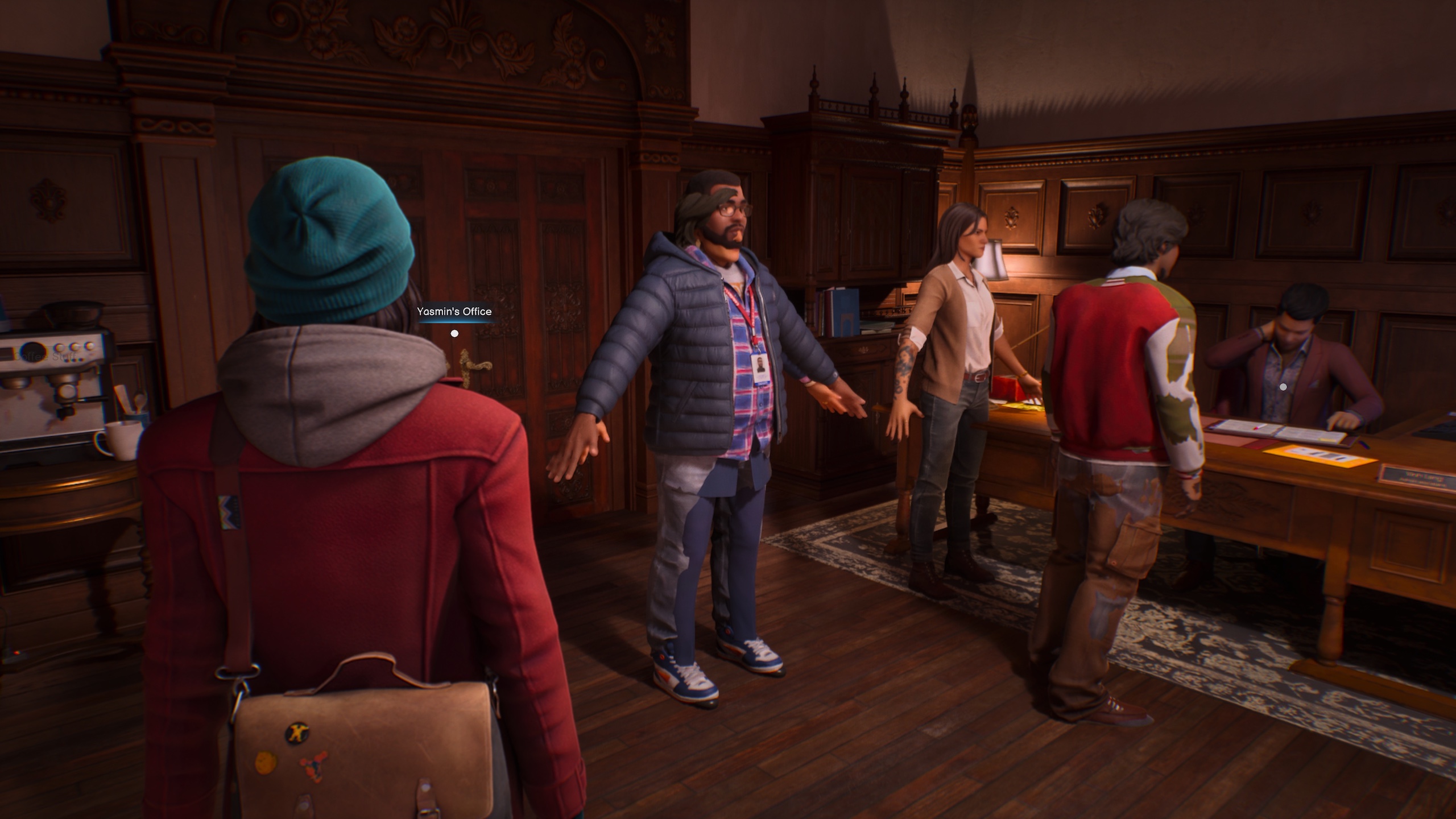Select the Yasmin's Office interaction marker

(x=454, y=333)
